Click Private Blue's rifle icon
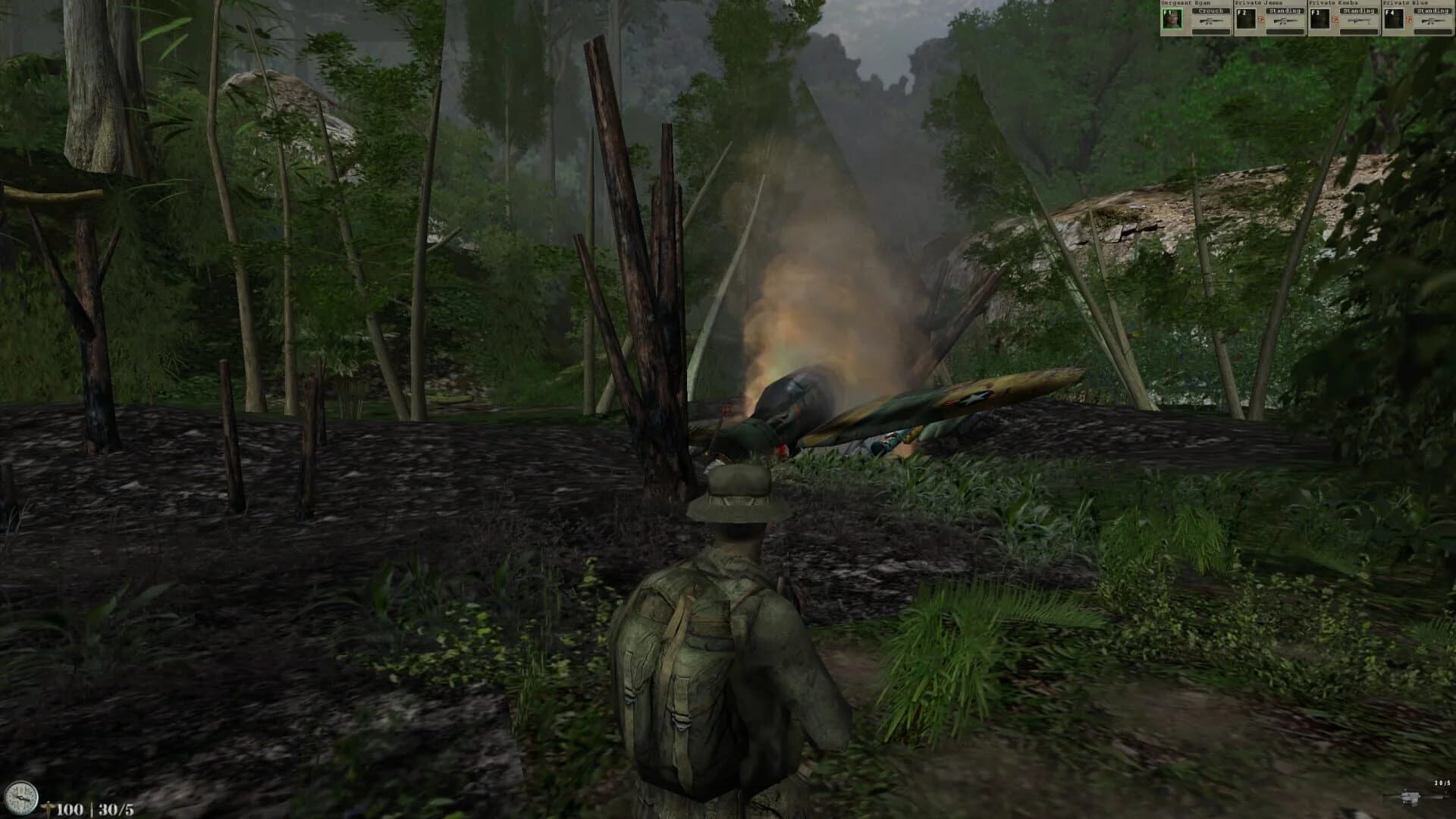Image resolution: width=1456 pixels, height=819 pixels. coord(1432,20)
